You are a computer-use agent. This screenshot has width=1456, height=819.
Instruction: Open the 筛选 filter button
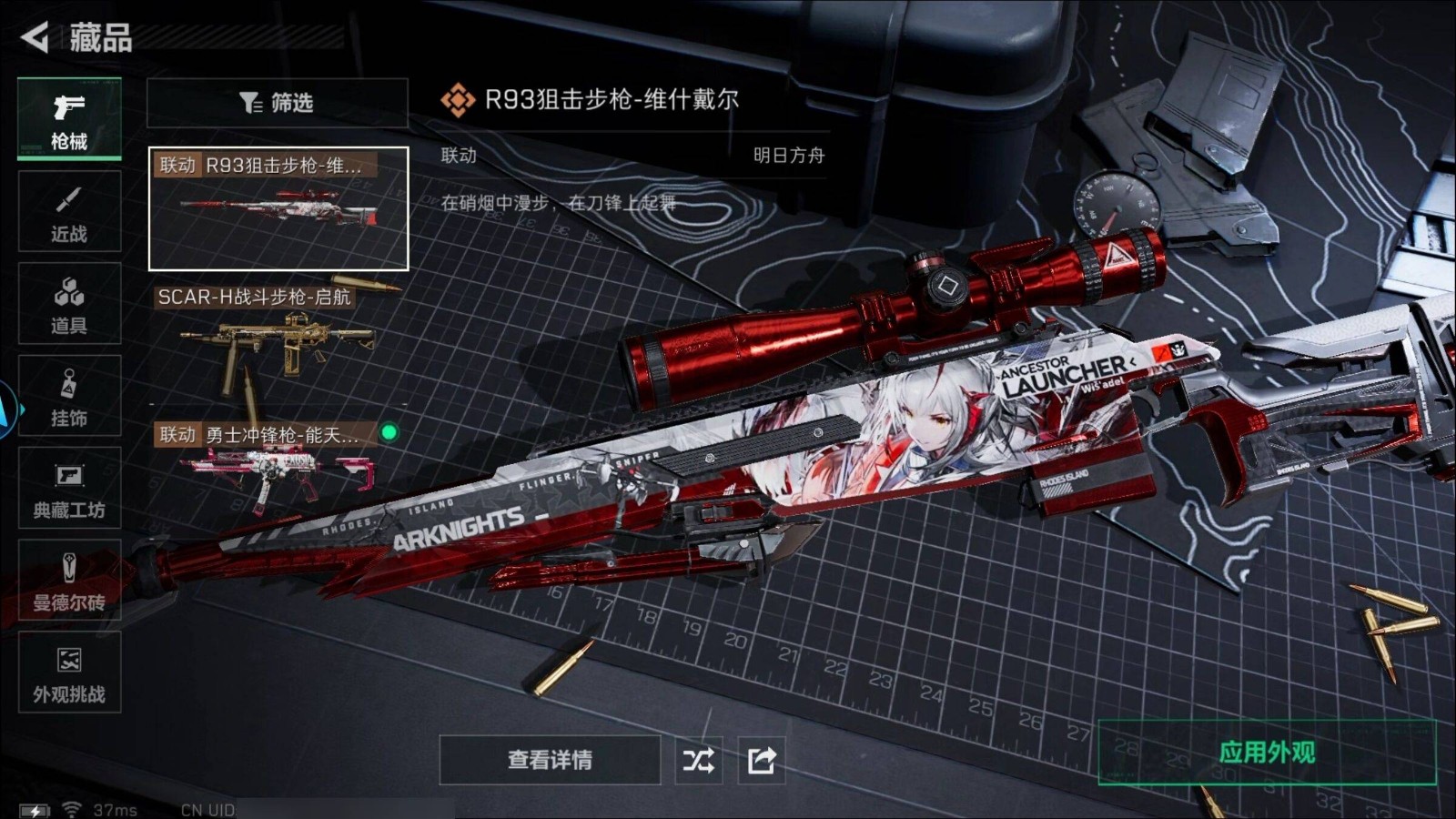tap(277, 103)
